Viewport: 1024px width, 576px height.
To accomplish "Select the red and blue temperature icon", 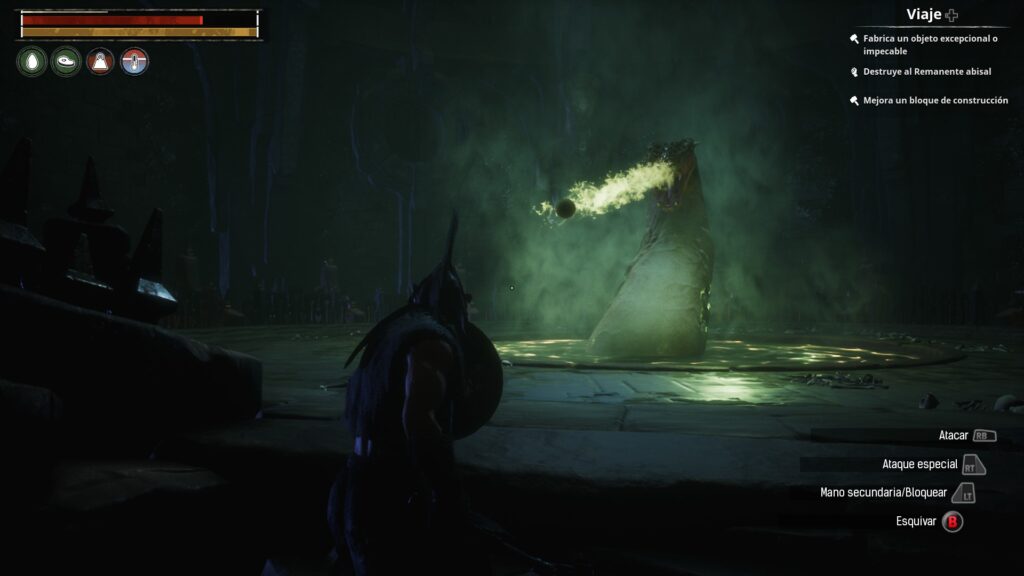I will click(x=134, y=62).
